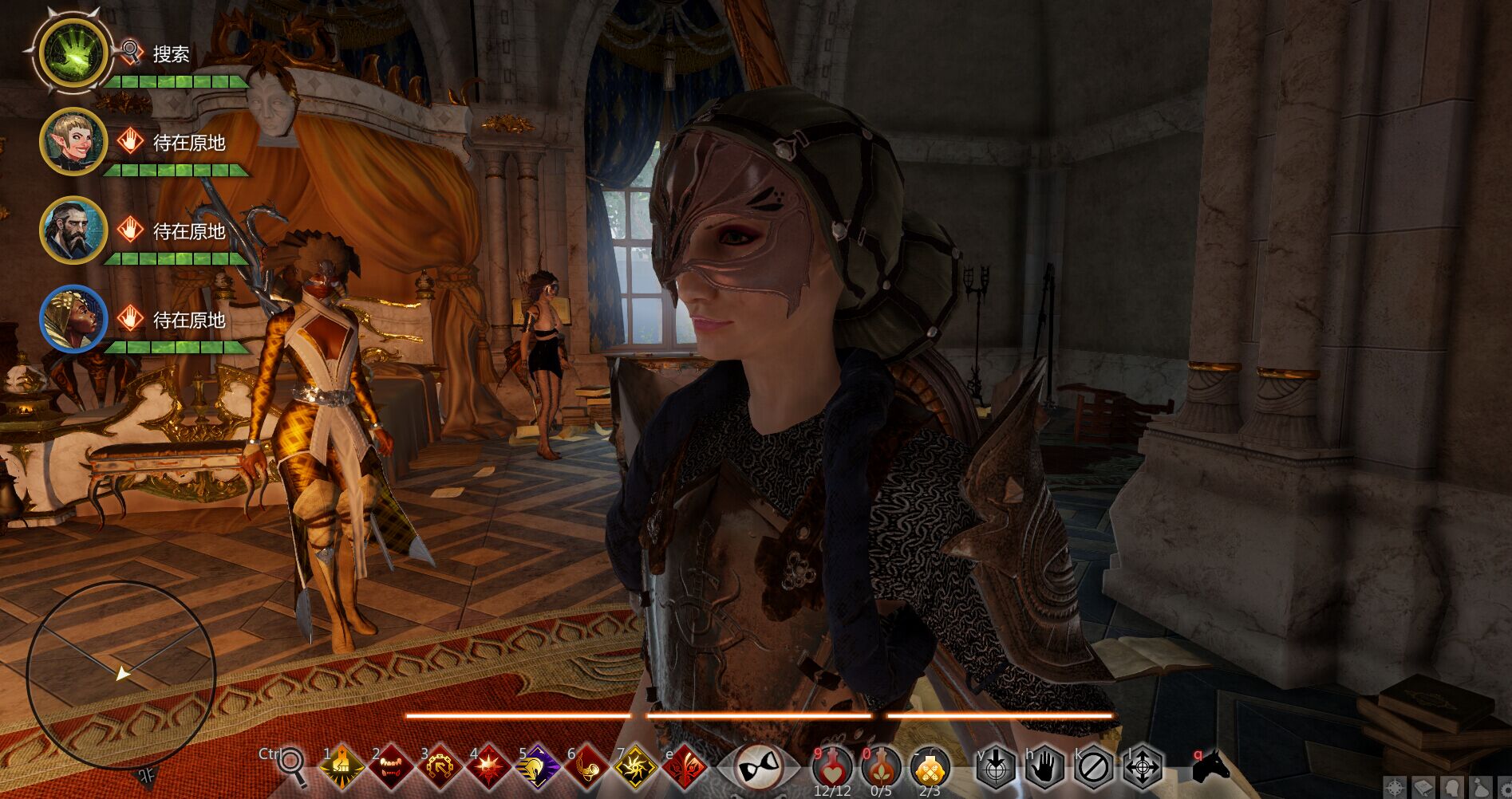The image size is (1512, 799).
Task: Order the party to hold position
Action: (x=1044, y=768)
